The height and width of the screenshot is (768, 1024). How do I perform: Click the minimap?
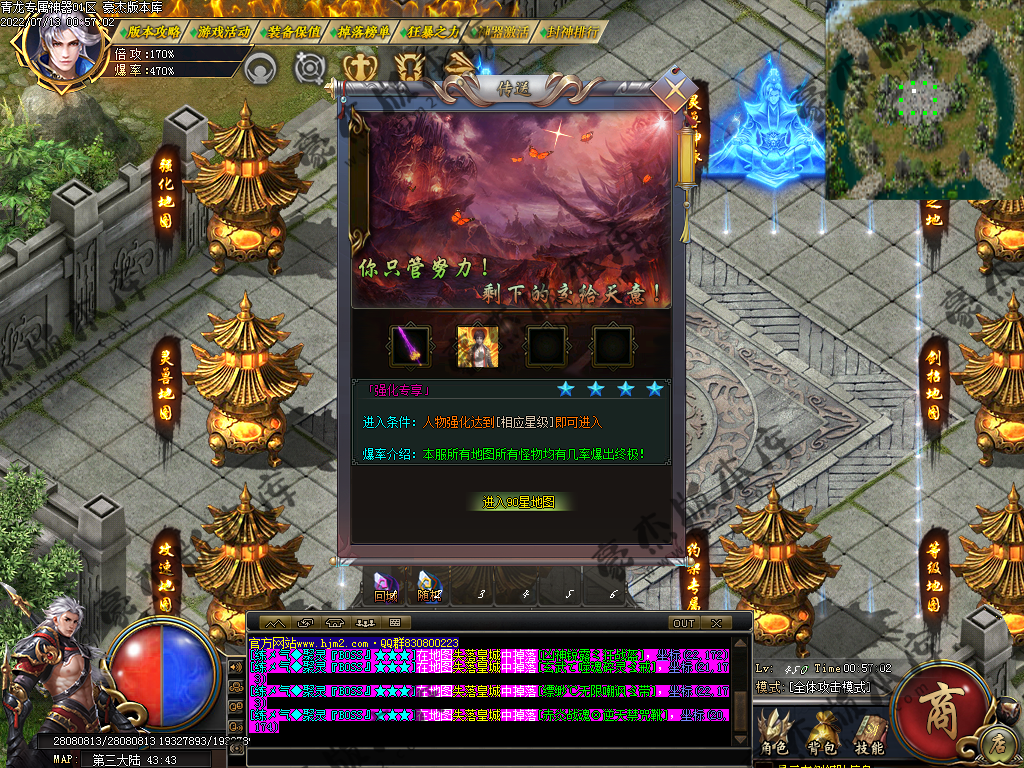(923, 100)
